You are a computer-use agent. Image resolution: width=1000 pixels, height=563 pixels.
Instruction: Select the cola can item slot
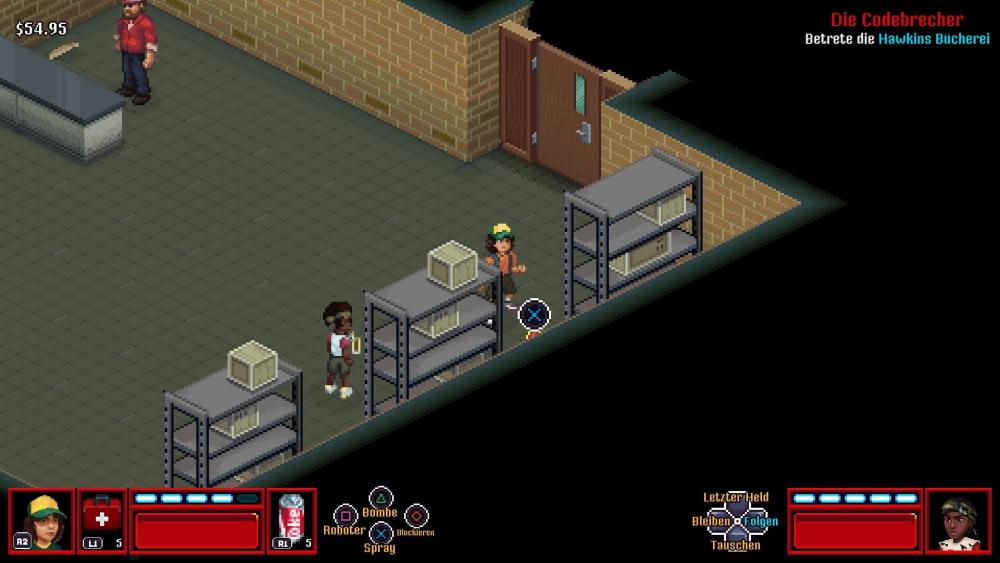click(292, 520)
